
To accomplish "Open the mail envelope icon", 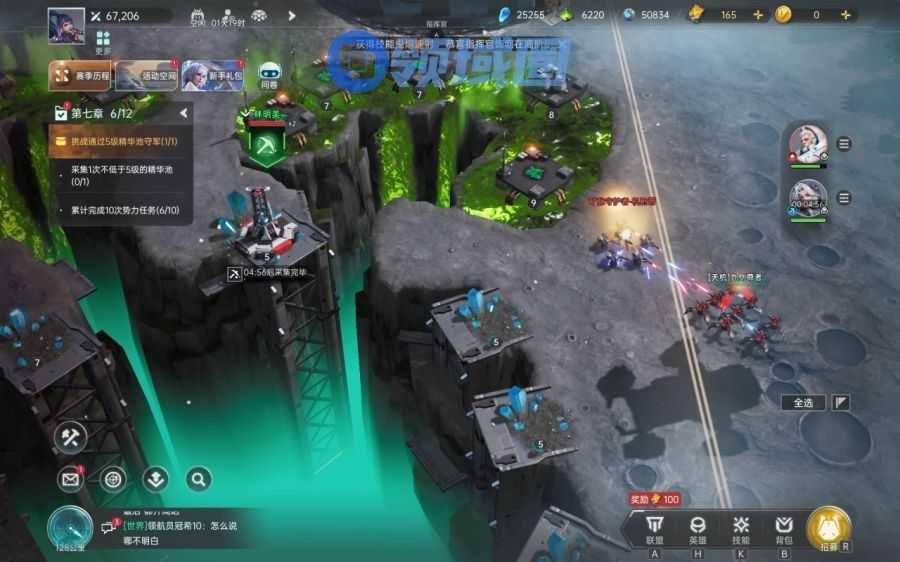I will pyautogui.click(x=70, y=480).
